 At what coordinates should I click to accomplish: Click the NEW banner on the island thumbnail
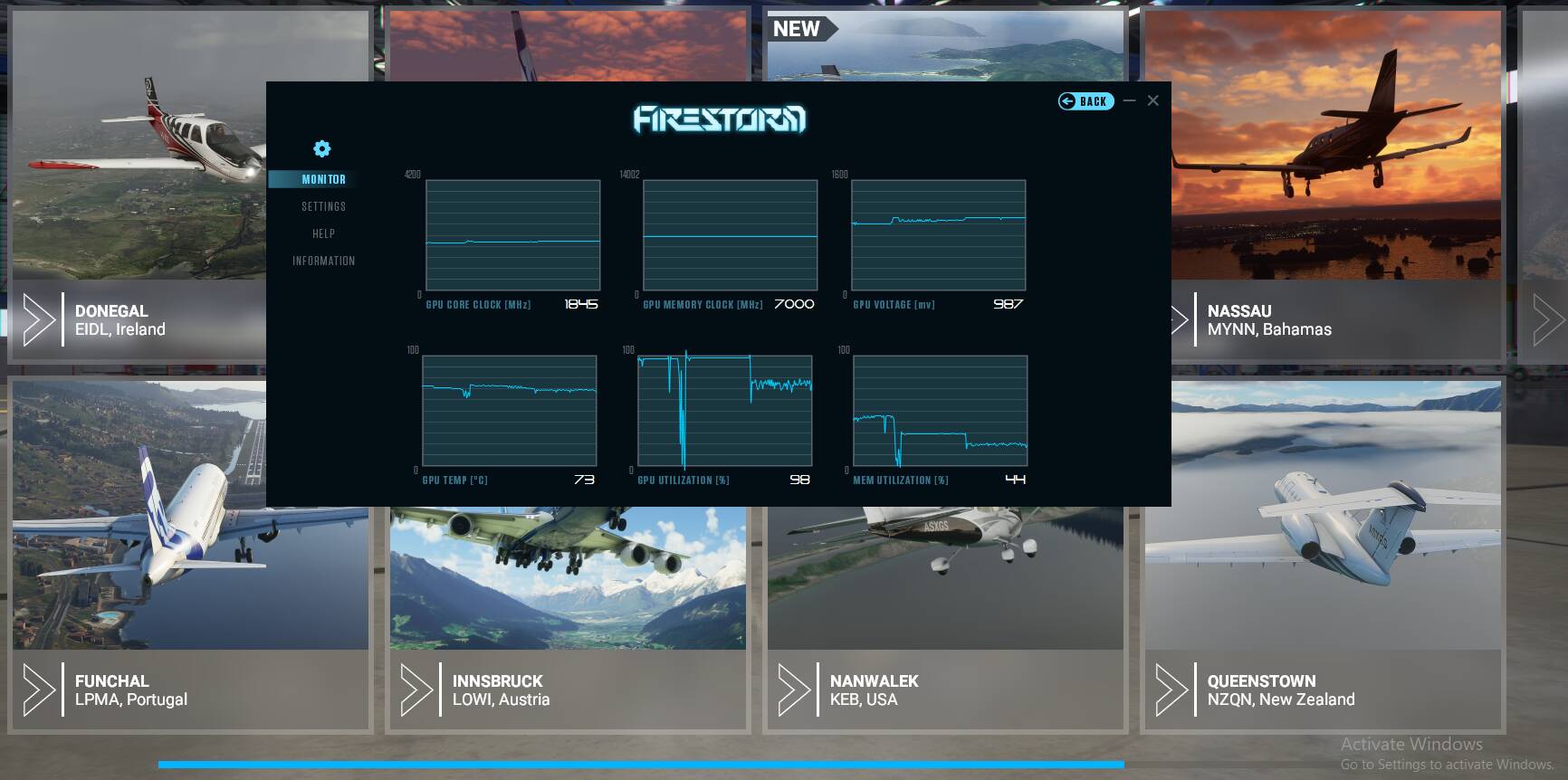798,28
